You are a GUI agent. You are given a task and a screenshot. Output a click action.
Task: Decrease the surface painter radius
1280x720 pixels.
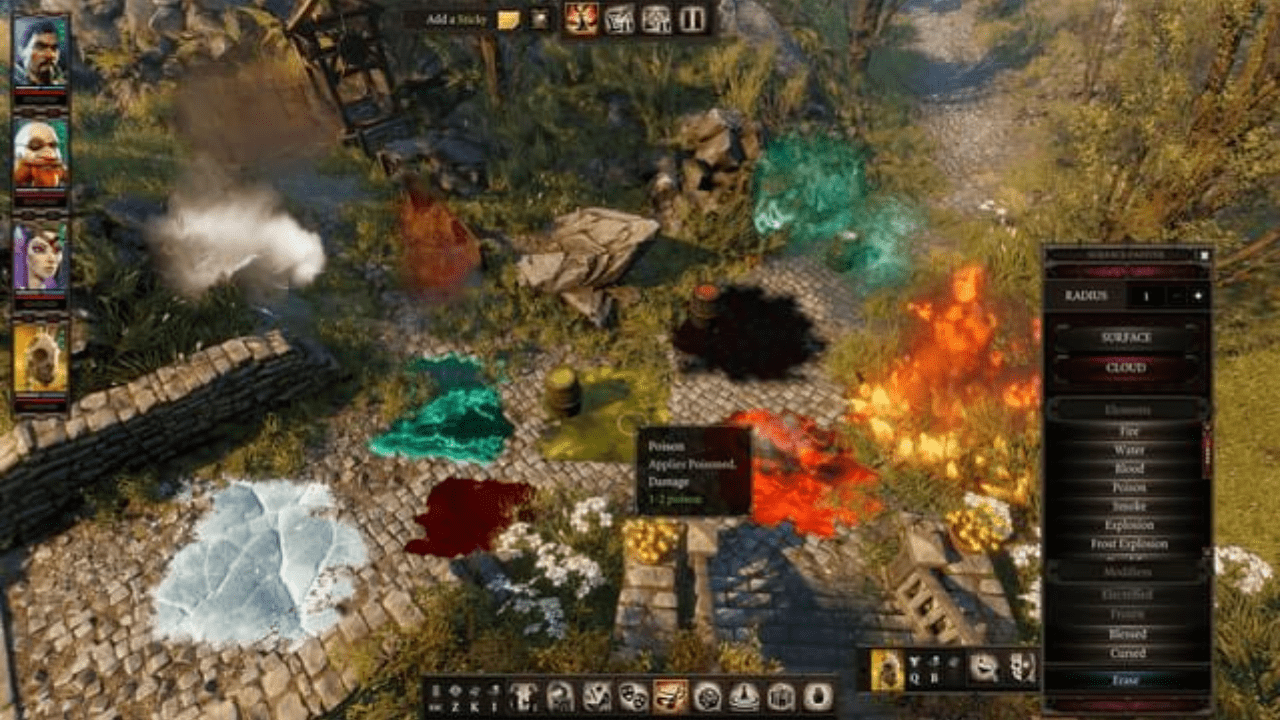1175,296
